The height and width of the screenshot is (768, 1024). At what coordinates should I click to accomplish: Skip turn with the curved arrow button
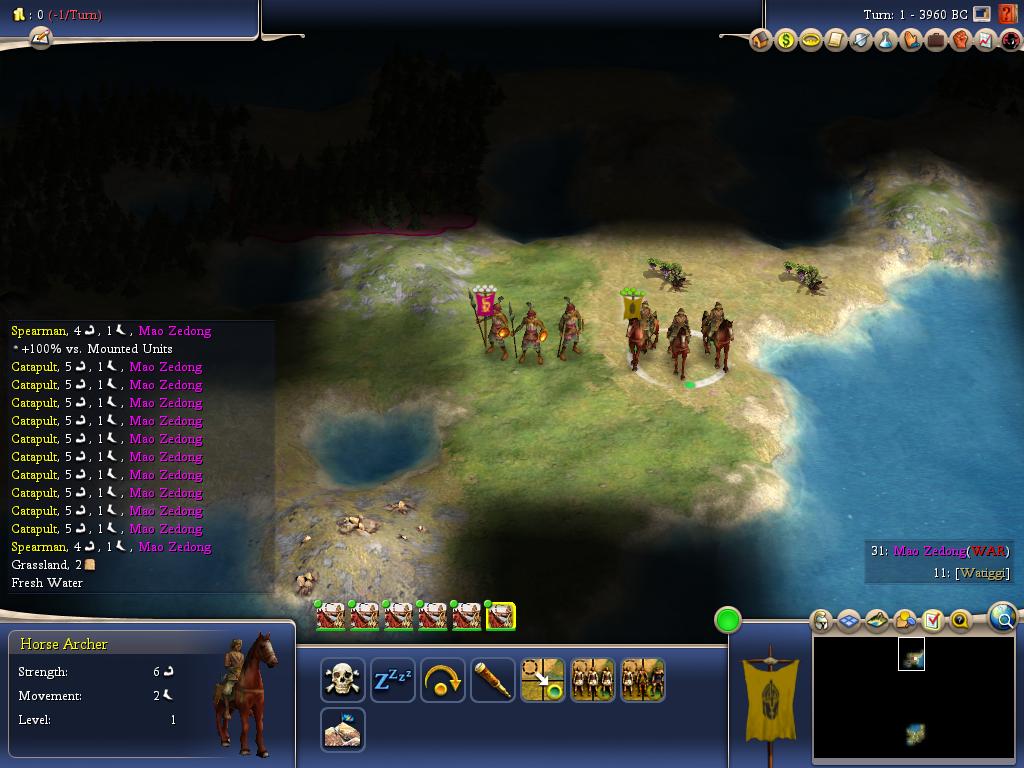click(442, 680)
